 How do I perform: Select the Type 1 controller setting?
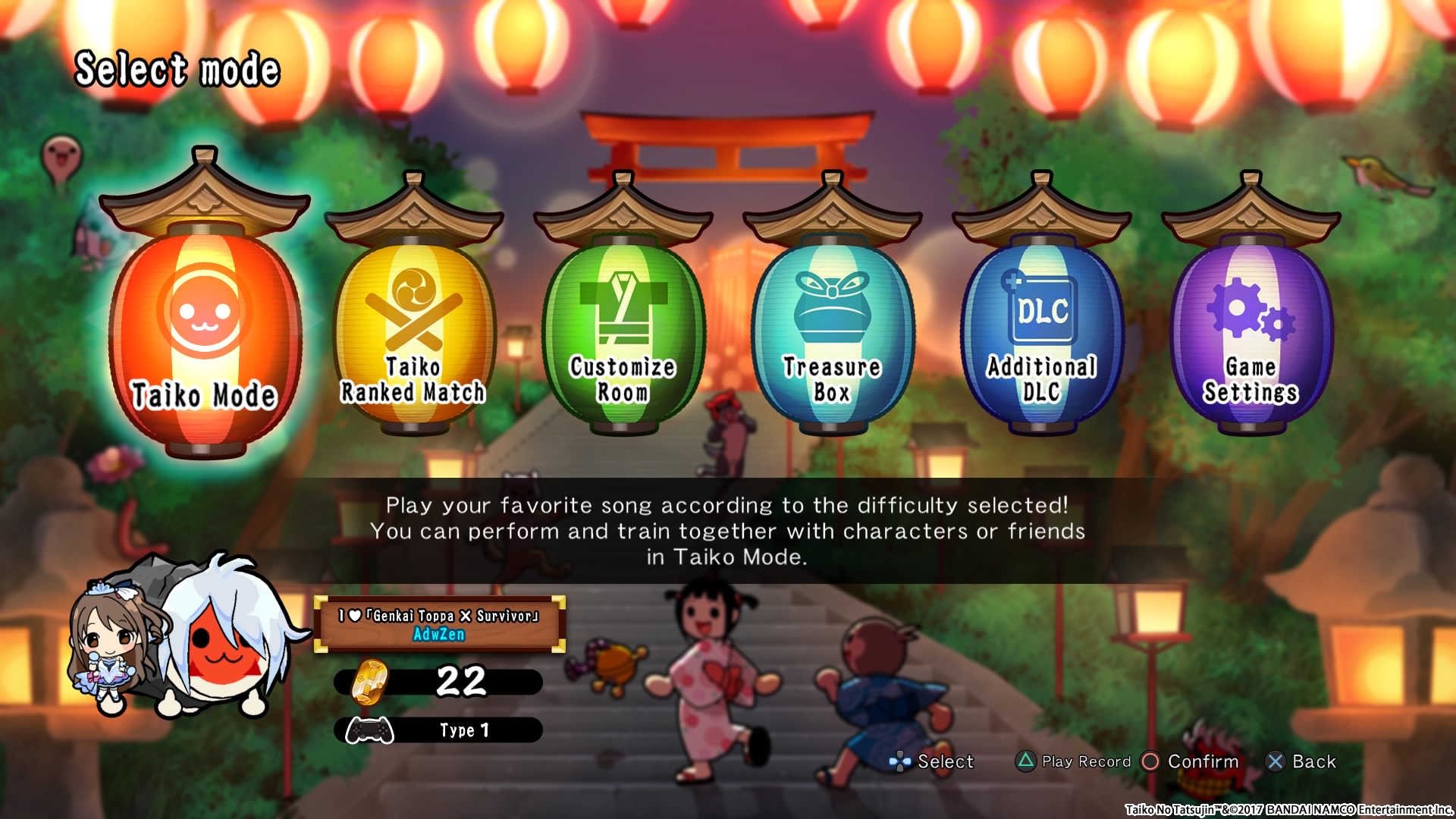(x=438, y=730)
